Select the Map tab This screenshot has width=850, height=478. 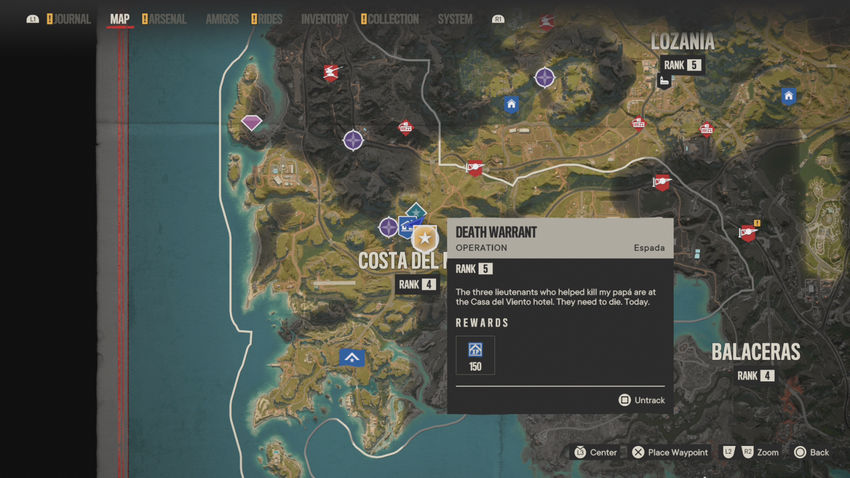click(x=120, y=19)
